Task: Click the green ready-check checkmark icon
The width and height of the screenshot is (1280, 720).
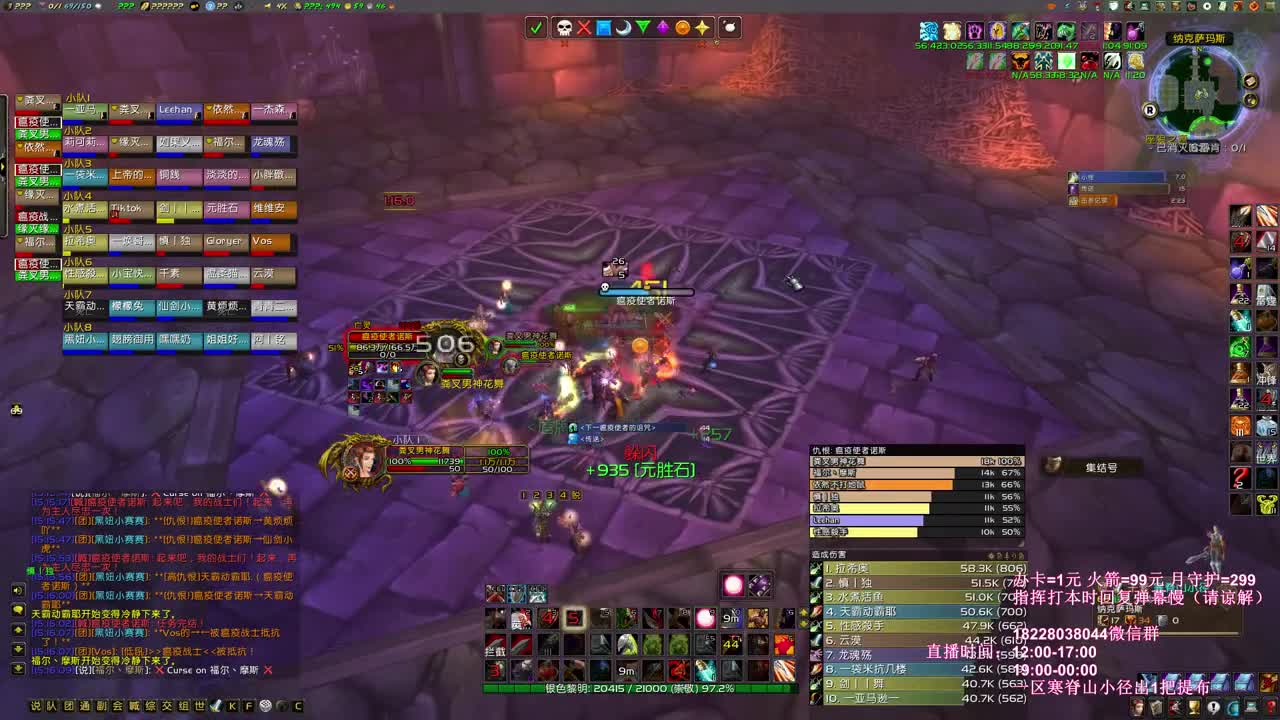Action: [x=537, y=27]
